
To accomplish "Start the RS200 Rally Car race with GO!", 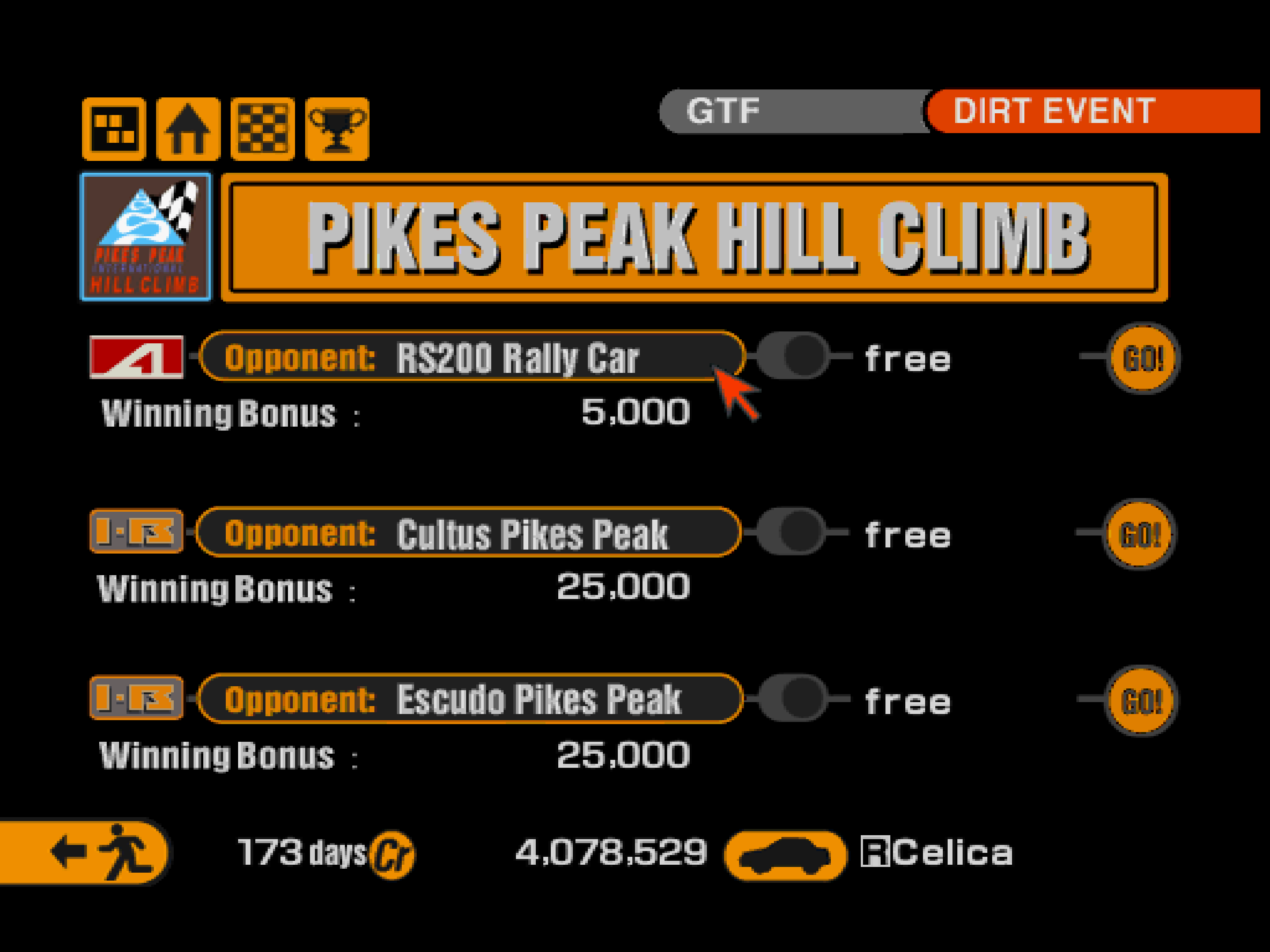I will click(1143, 358).
